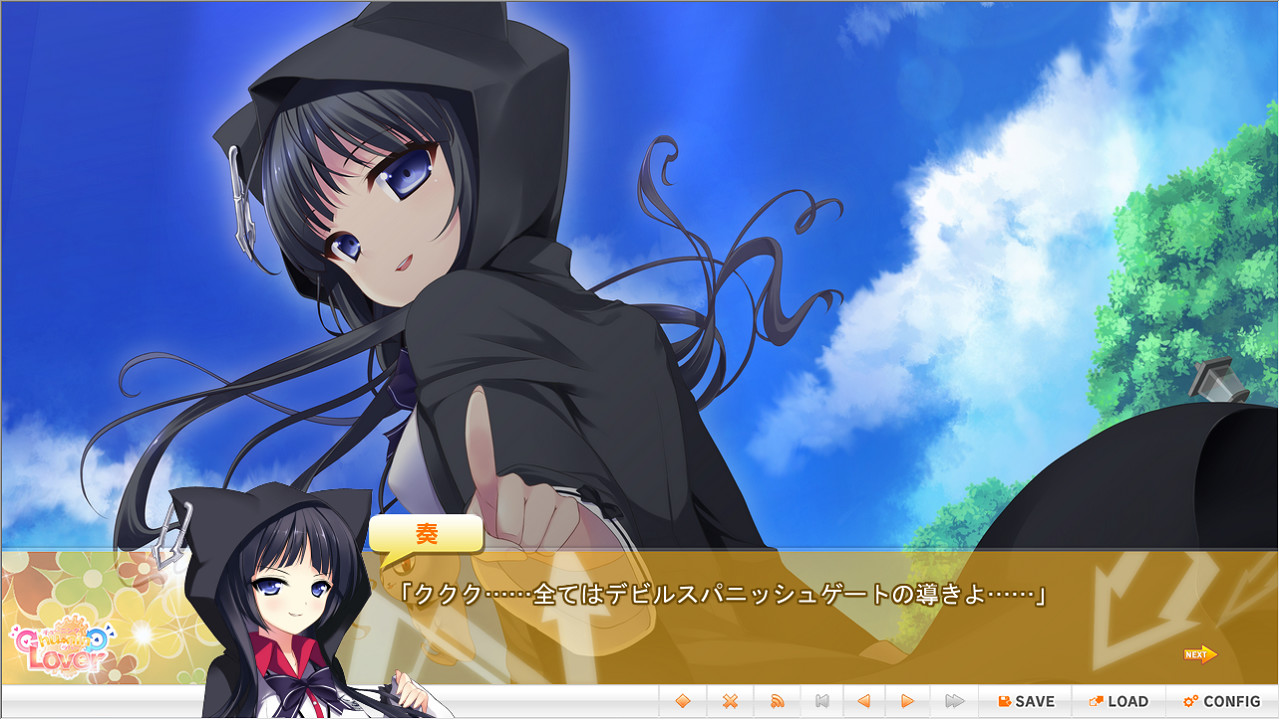This screenshot has width=1280, height=720.
Task: Select the skip-to-start rewind icon
Action: [821, 701]
